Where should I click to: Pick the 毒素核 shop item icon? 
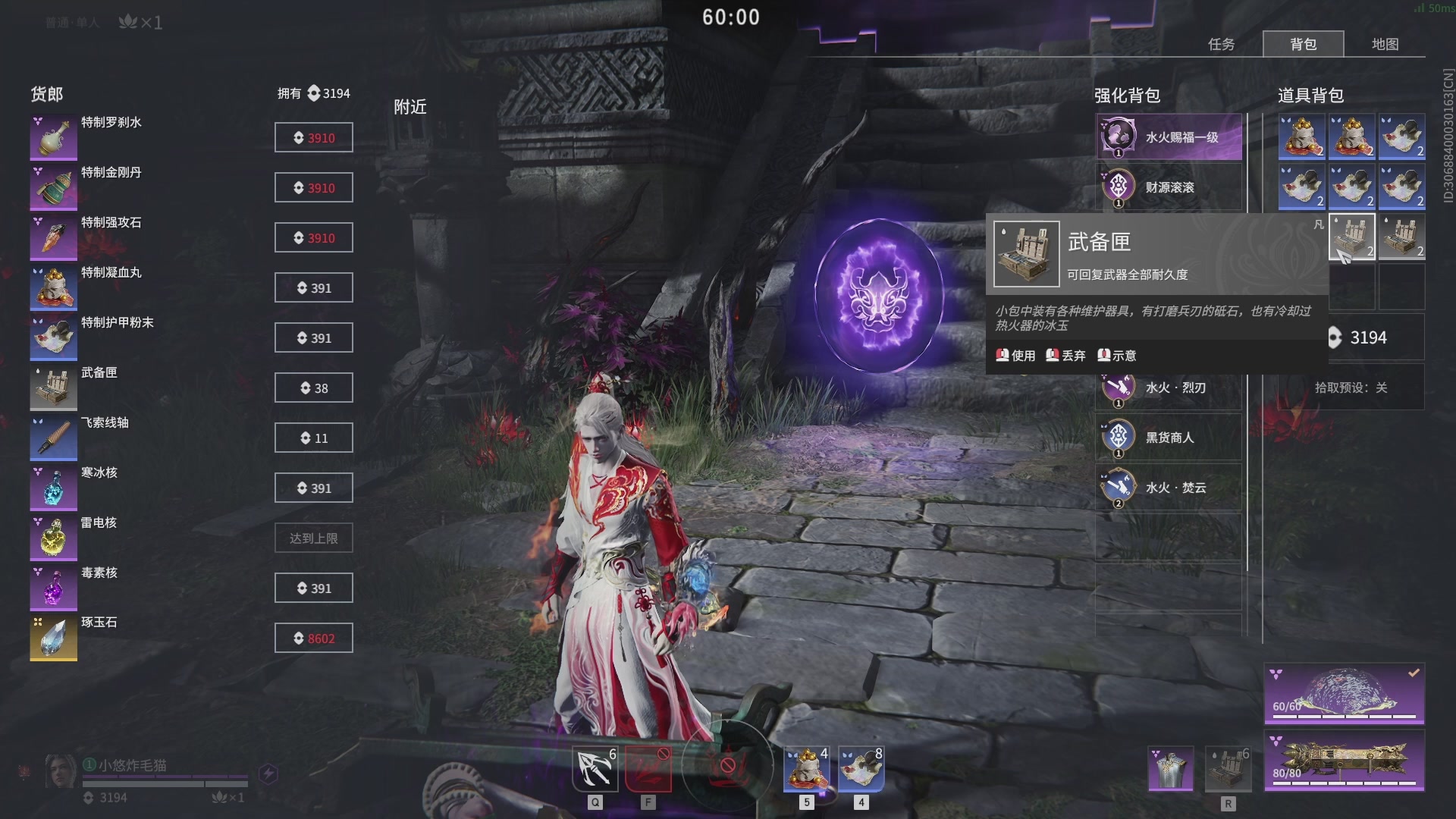[54, 588]
